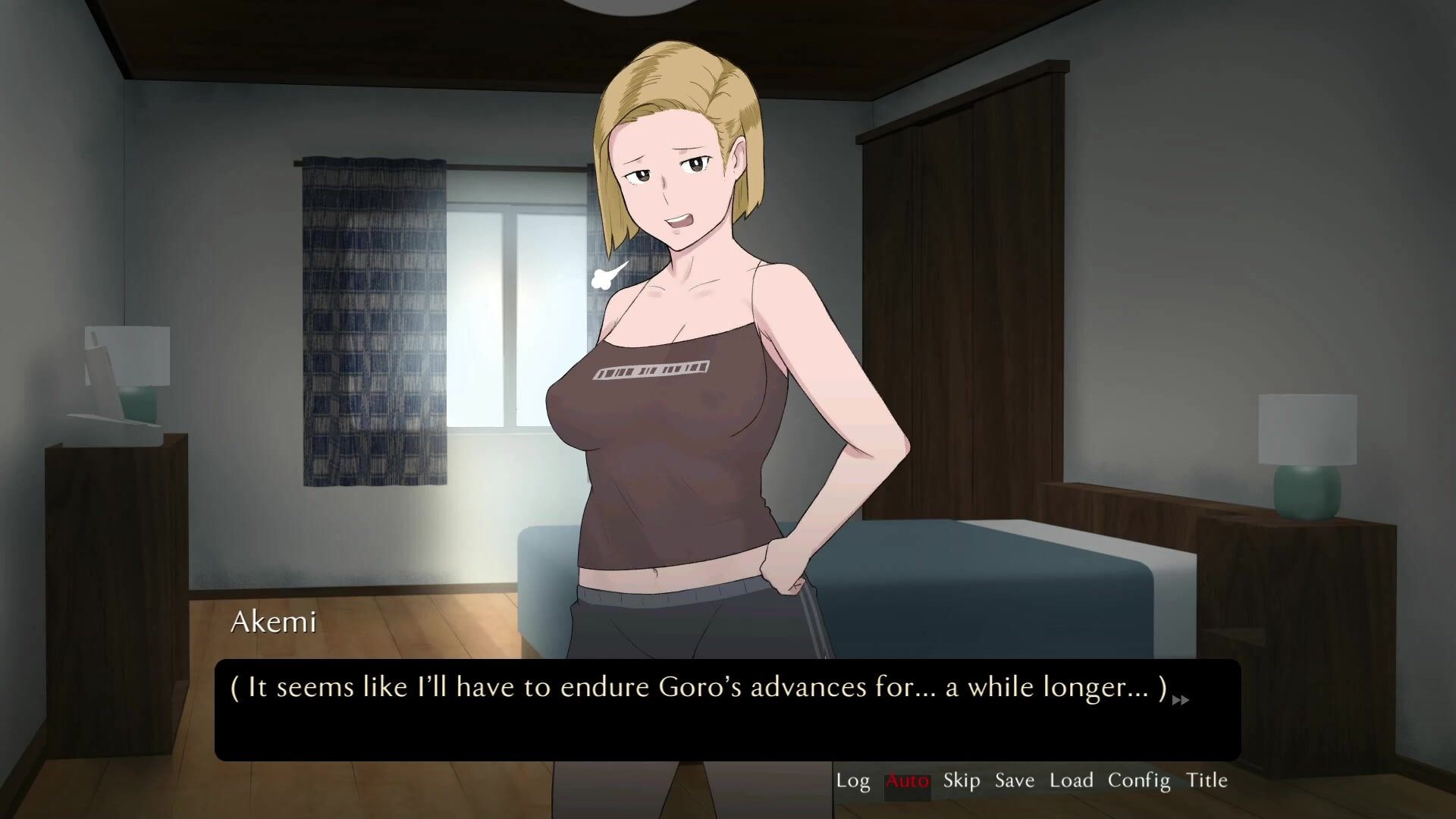Activate Skip mode
The height and width of the screenshot is (819, 1456).
pyautogui.click(x=961, y=780)
